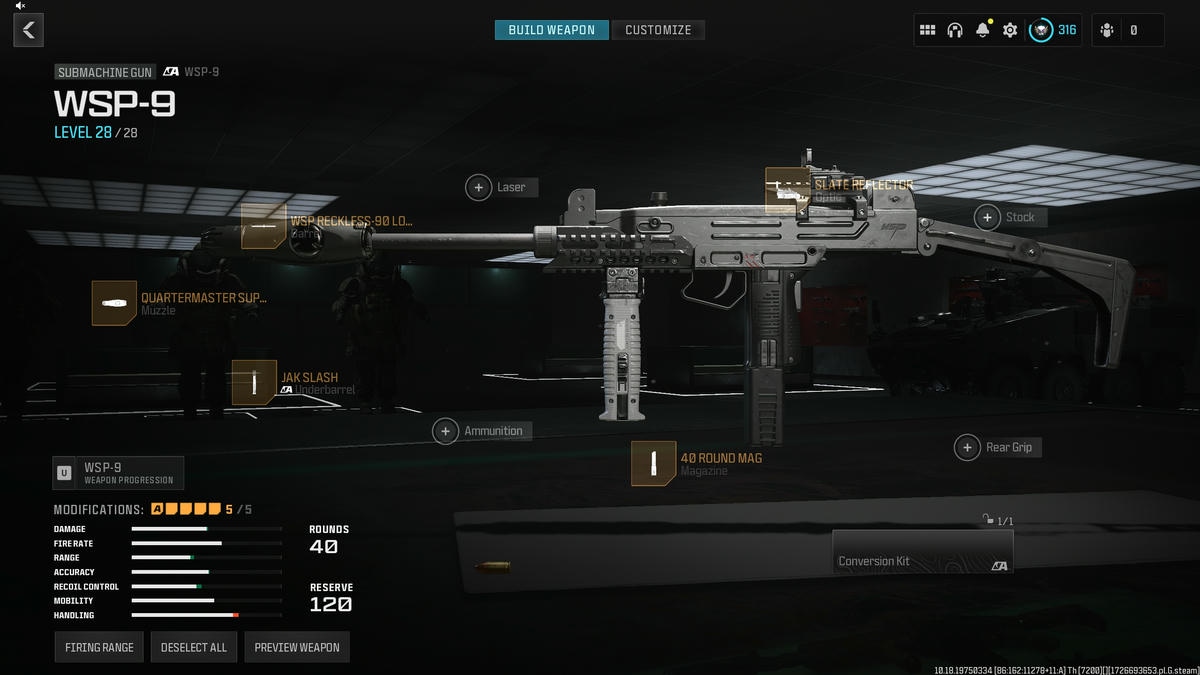Click Deselect All attachments
The image size is (1200, 675).
tap(194, 647)
